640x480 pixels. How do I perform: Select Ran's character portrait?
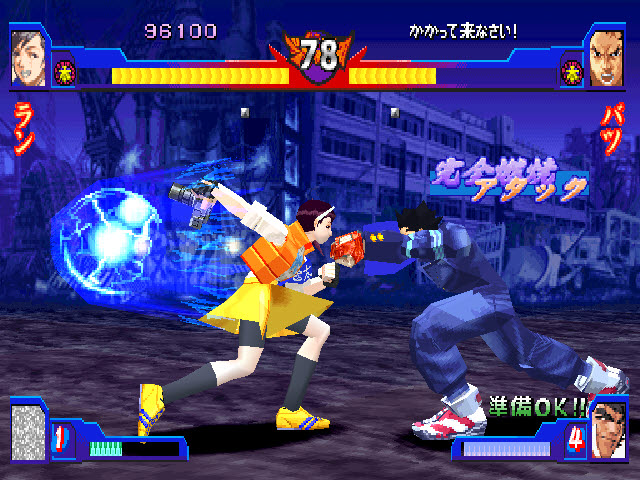tap(28, 56)
